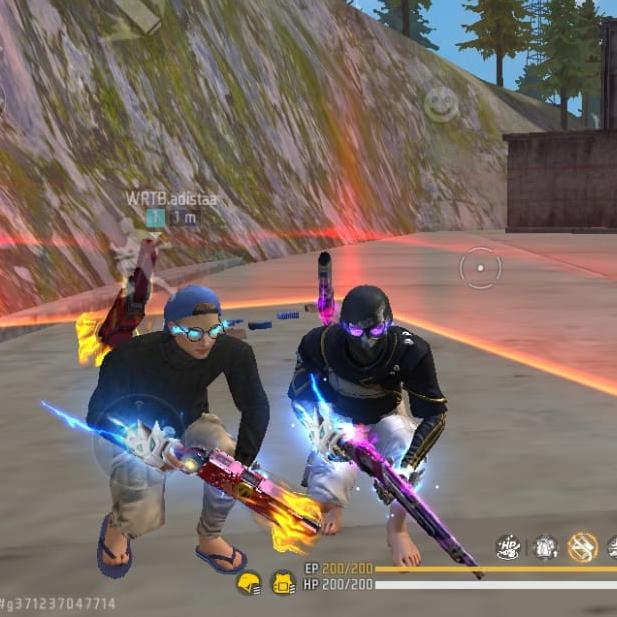Tap the circular fire button

tap(480, 268)
